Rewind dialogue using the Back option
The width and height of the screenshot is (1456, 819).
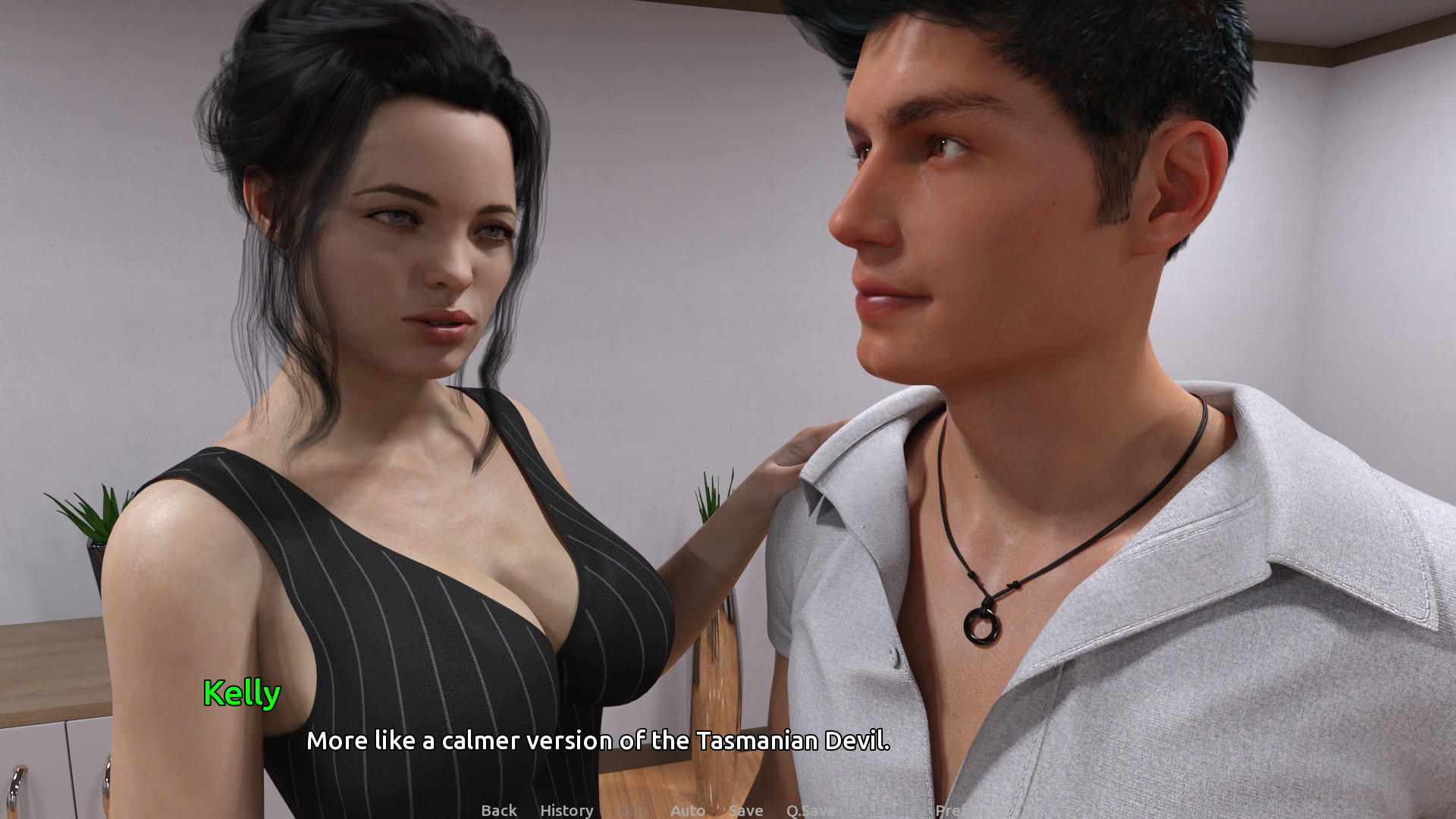point(498,810)
